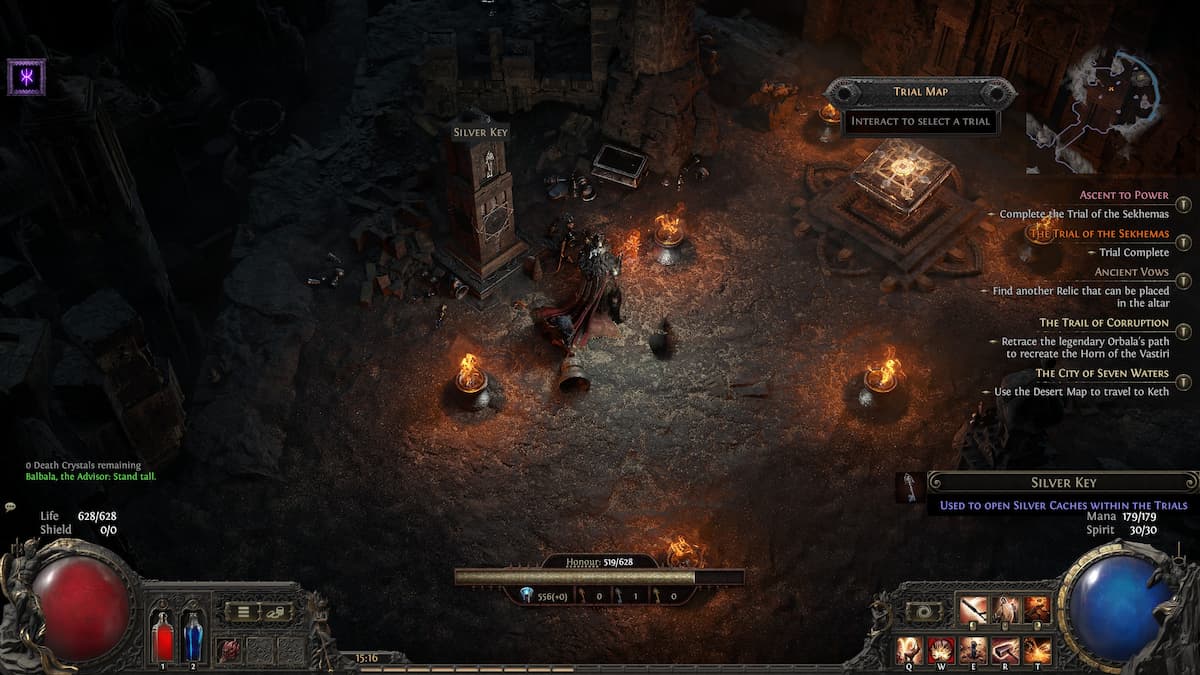
Task: Click the purple rune buff icon
Action: coord(26,76)
